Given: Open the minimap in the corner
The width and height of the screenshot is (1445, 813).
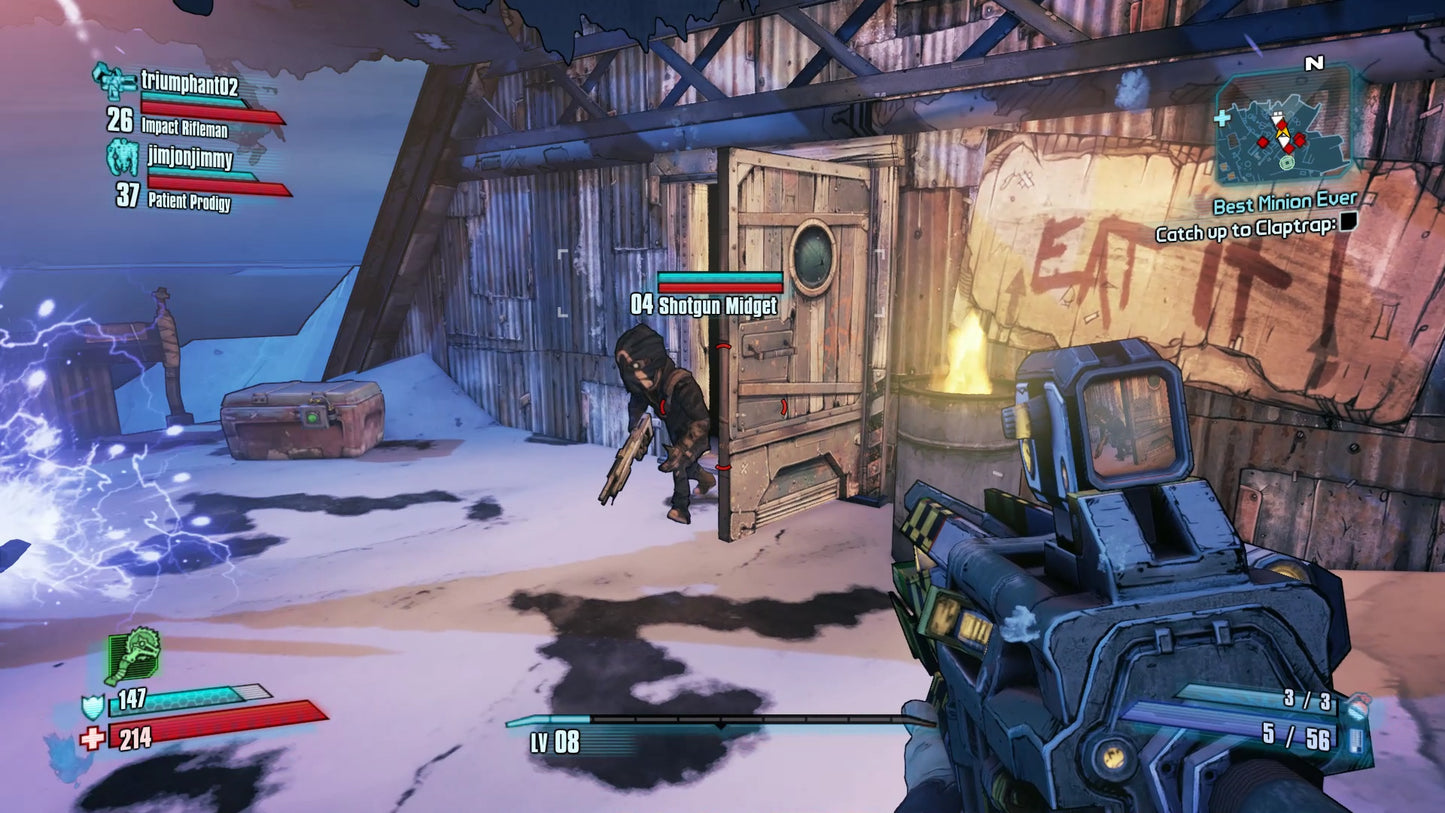Looking at the screenshot, I should [x=1283, y=124].
